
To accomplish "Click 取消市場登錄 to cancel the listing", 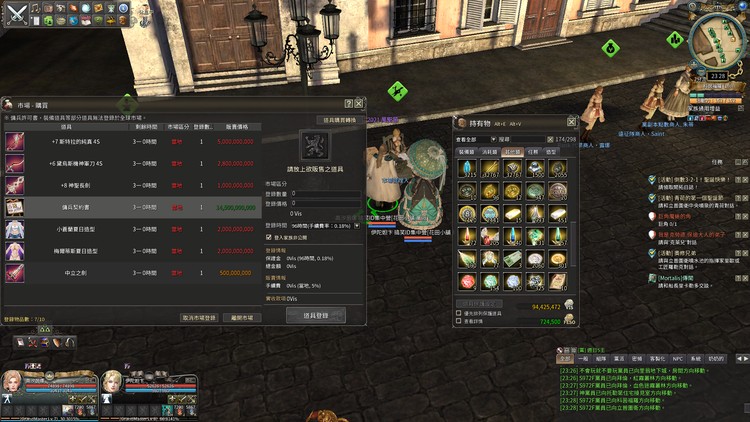I will tap(199, 317).
